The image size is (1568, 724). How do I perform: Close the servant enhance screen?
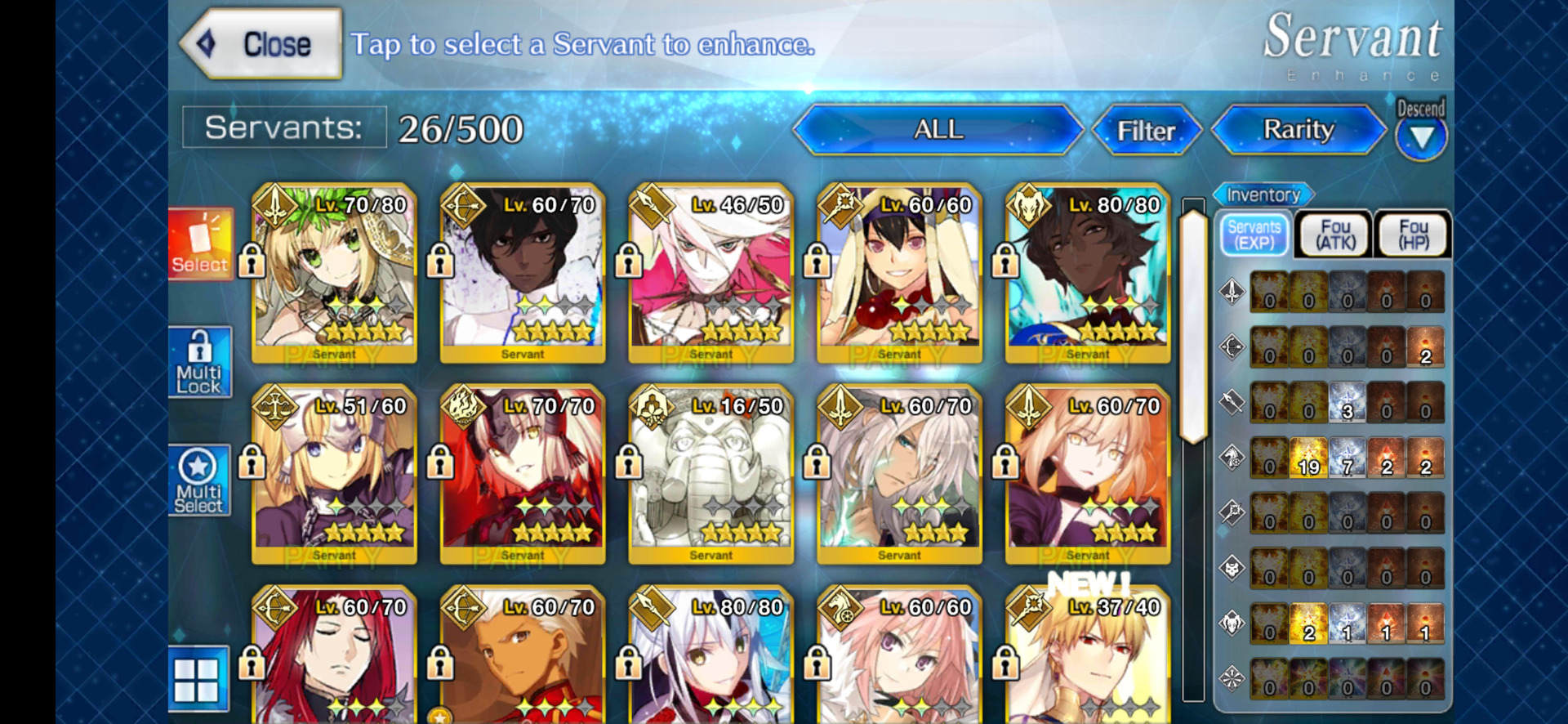(261, 44)
